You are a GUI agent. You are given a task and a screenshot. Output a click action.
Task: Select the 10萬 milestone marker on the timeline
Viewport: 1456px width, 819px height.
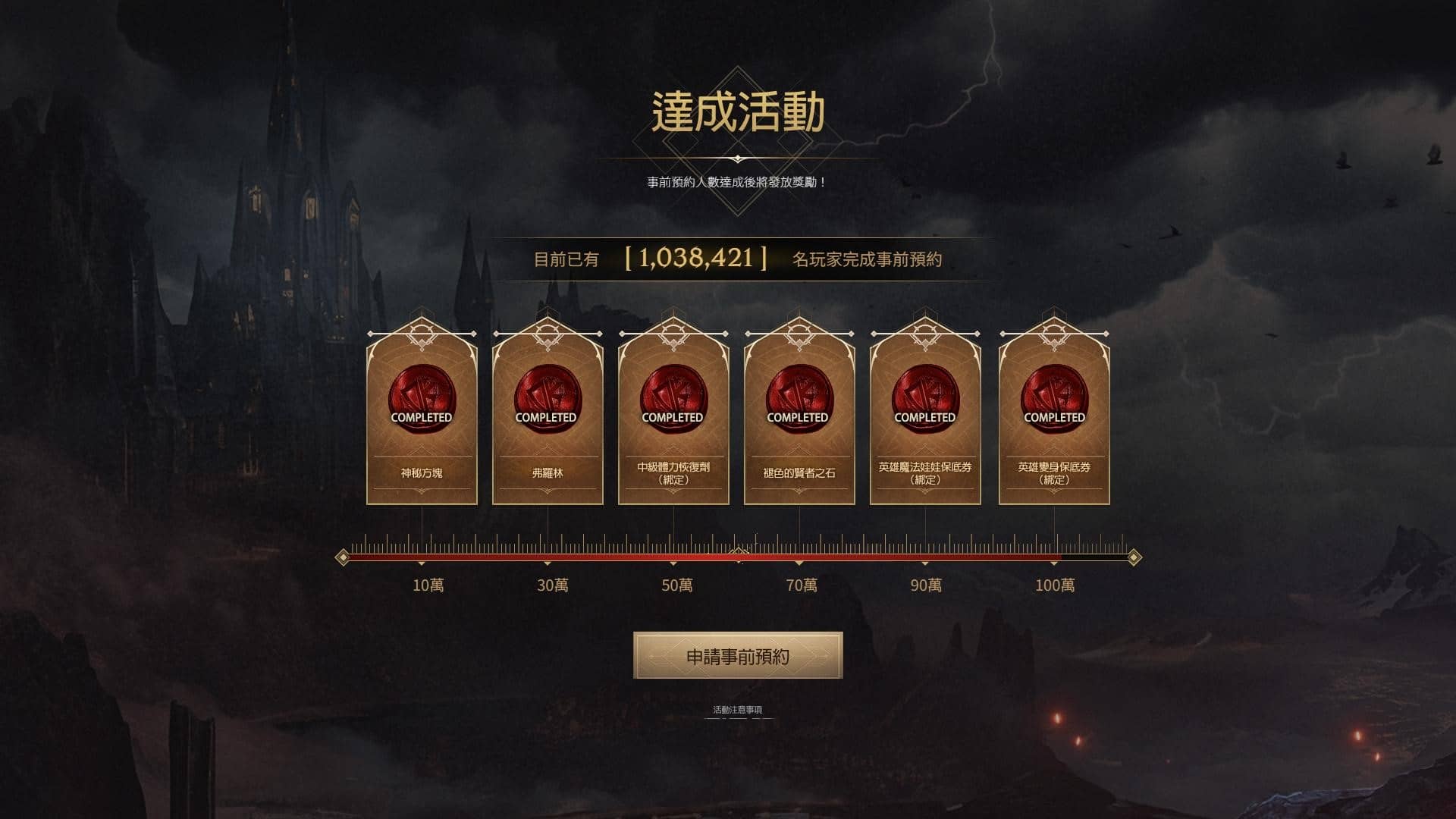click(x=422, y=564)
